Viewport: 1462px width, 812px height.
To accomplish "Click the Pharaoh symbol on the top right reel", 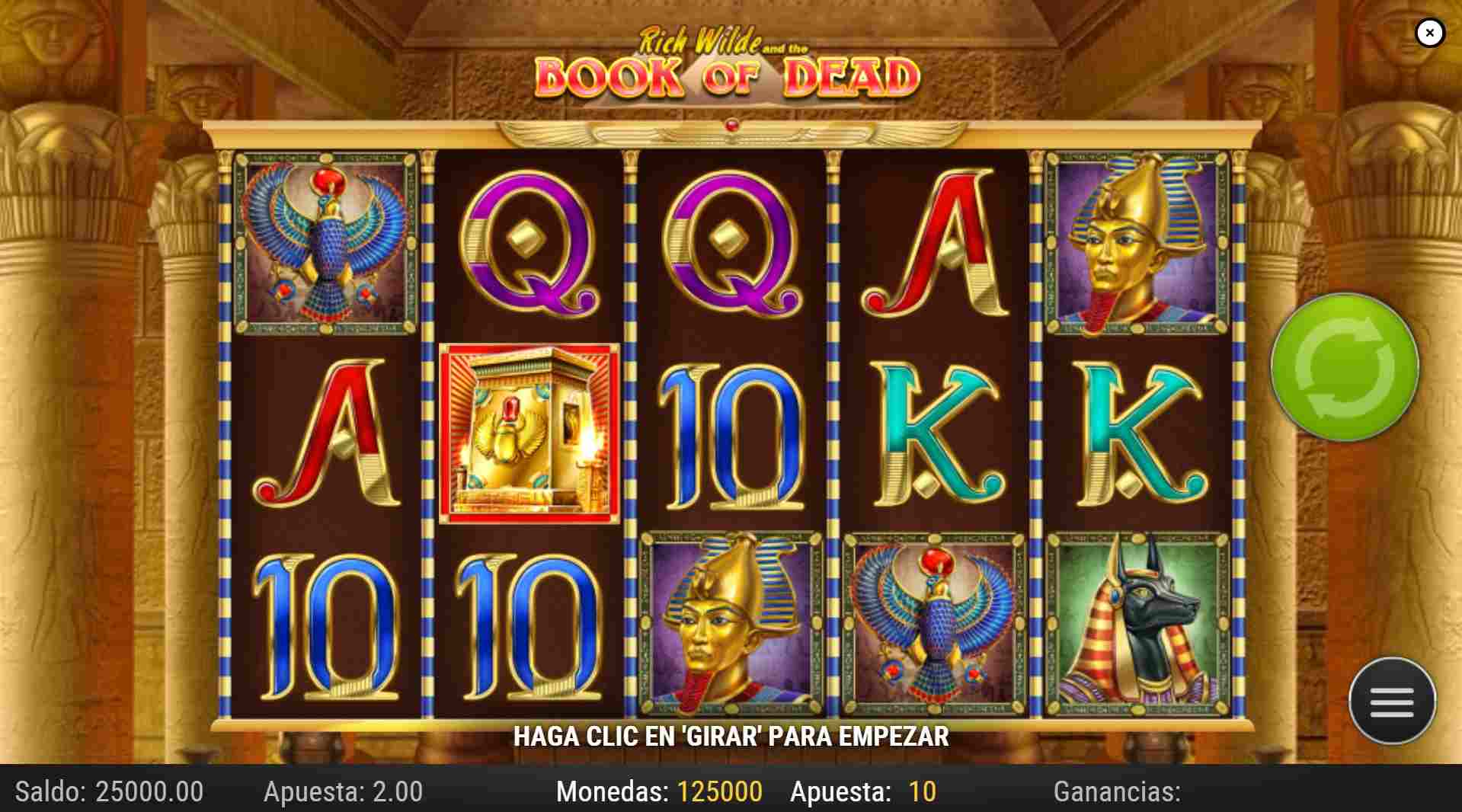I will [x=1135, y=244].
